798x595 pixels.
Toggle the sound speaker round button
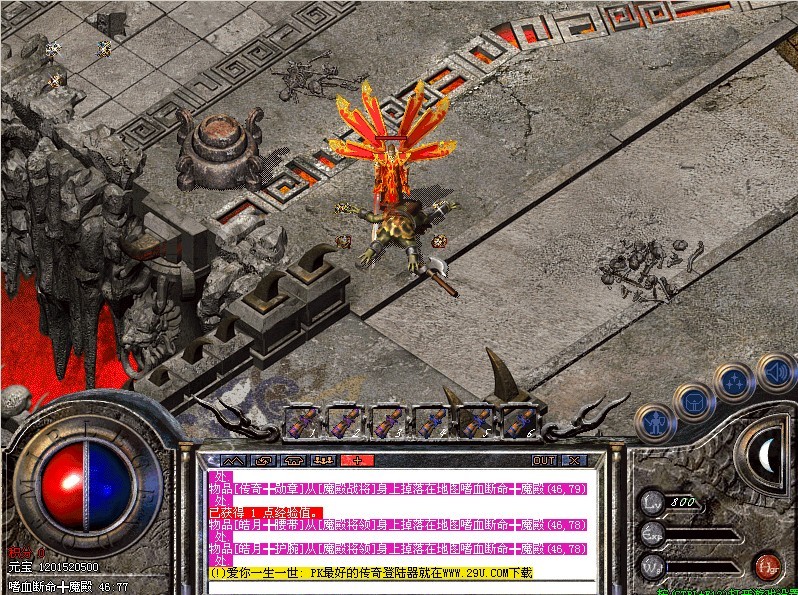773,373
